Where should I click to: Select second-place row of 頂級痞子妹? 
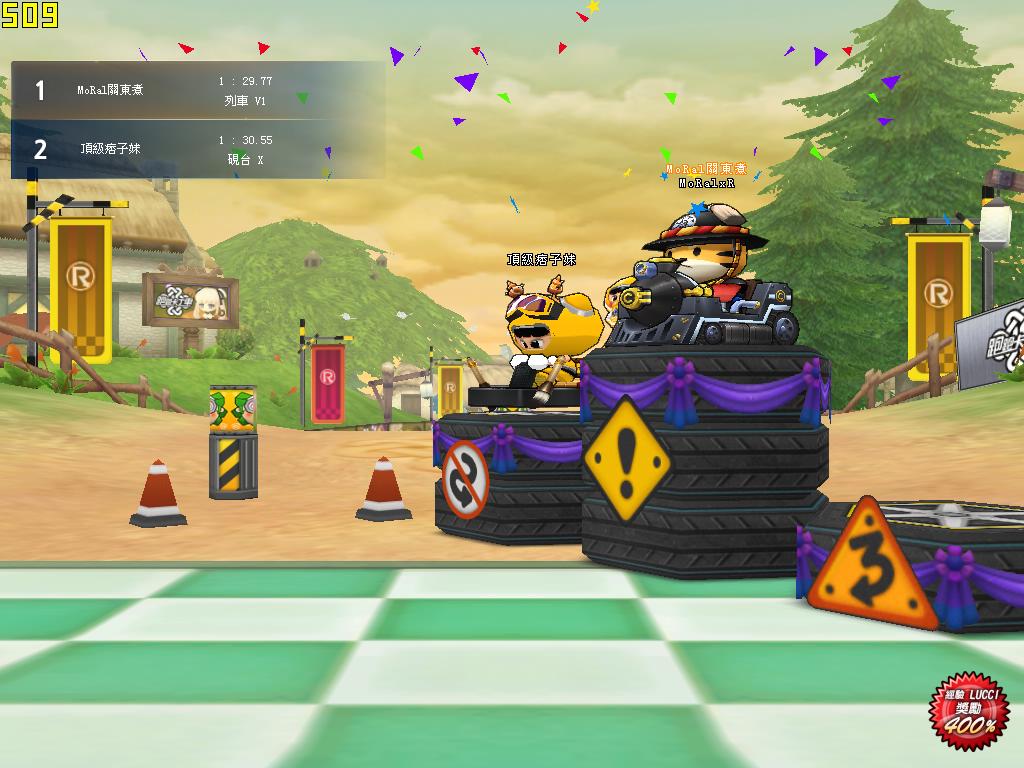coord(197,150)
